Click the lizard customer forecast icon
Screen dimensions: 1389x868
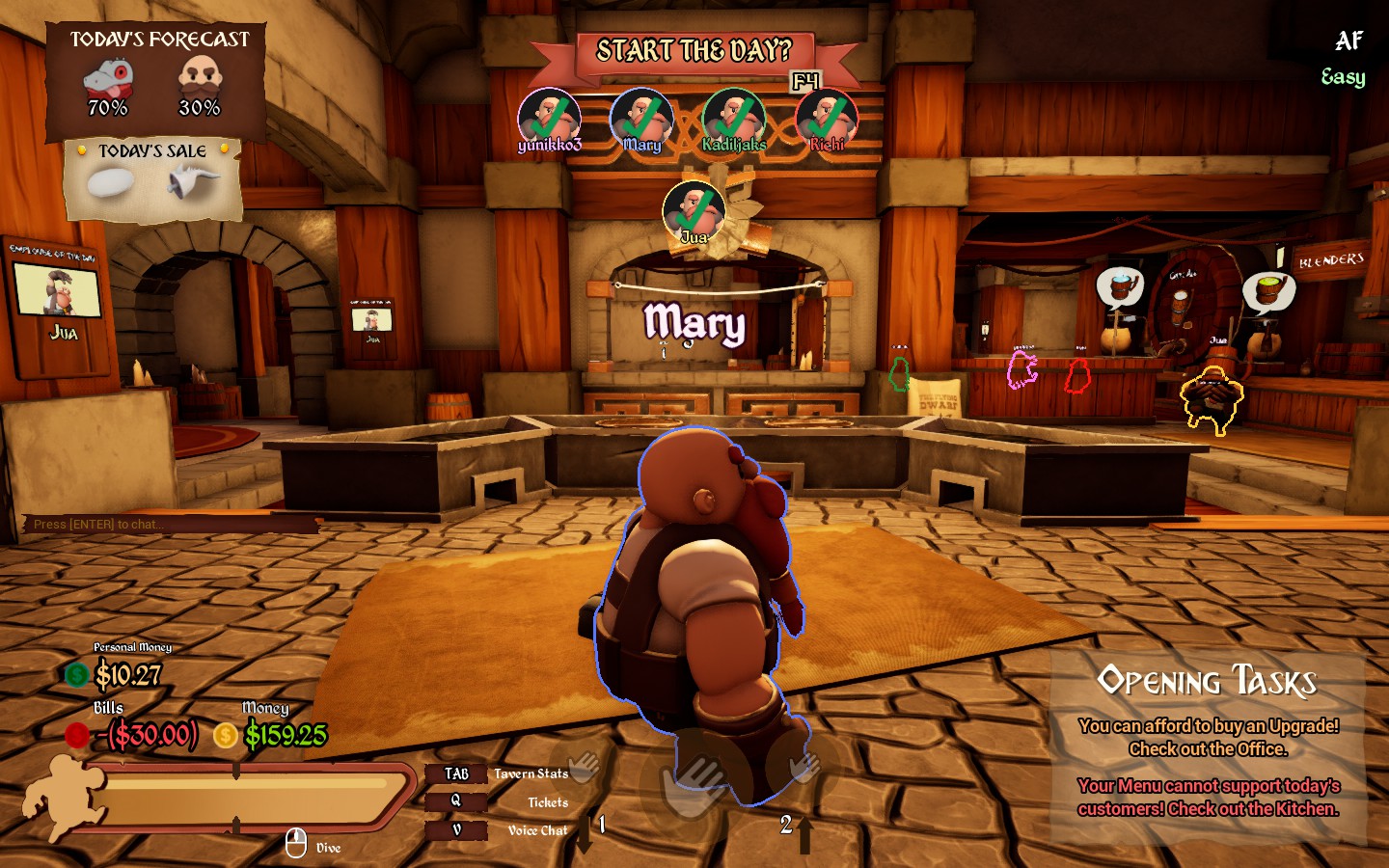[x=108, y=77]
